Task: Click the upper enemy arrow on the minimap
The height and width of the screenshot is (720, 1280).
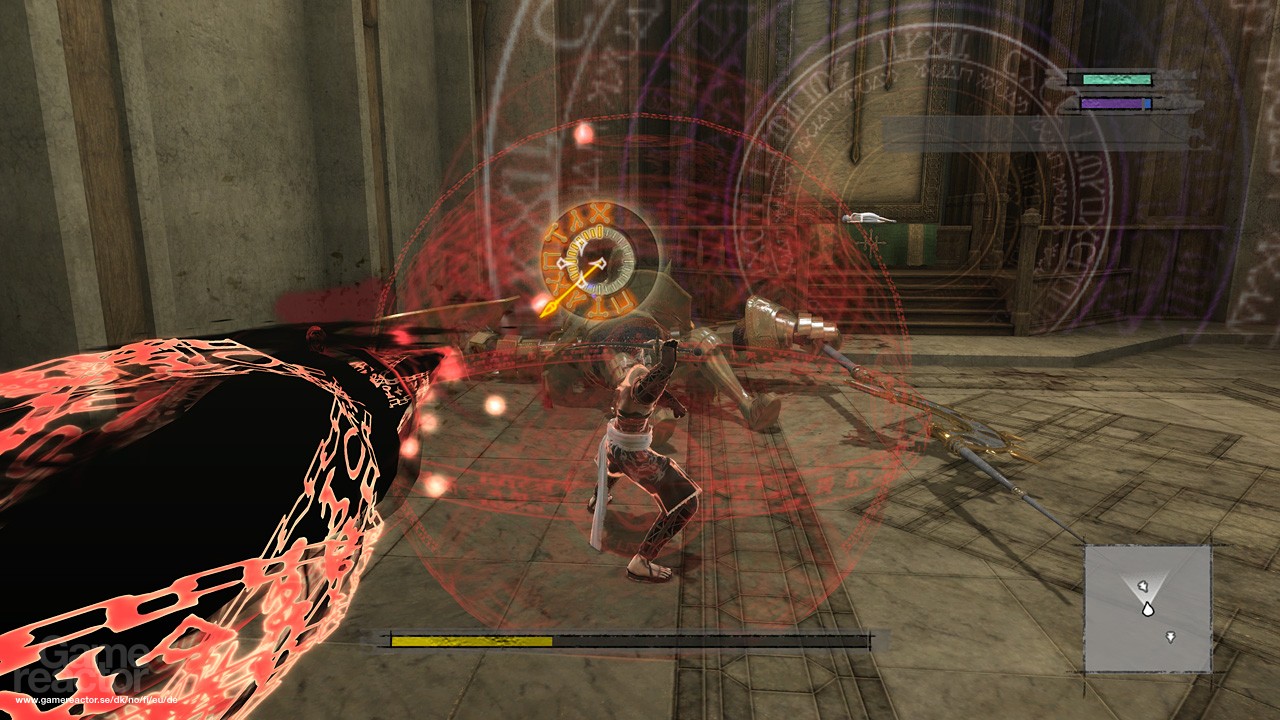Action: pyautogui.click(x=1143, y=586)
